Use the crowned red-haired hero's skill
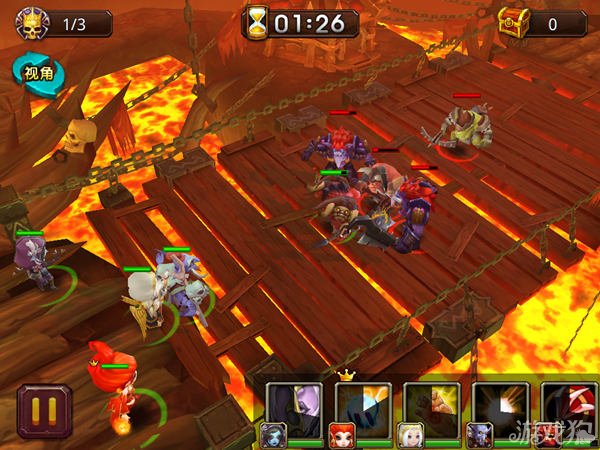This screenshot has width=600, height=450. tap(362, 407)
